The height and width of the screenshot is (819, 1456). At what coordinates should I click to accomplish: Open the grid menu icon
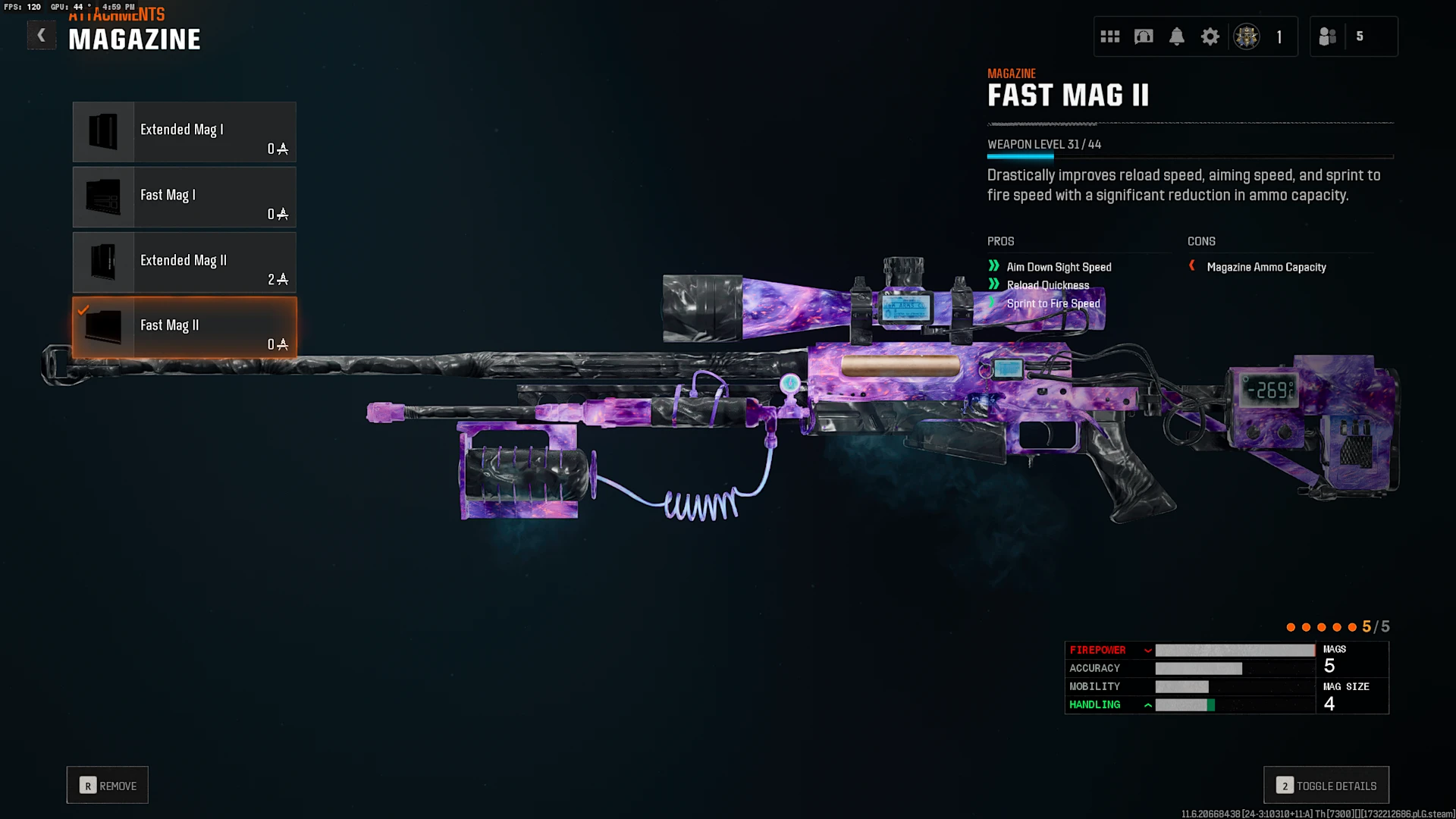coord(1110,36)
